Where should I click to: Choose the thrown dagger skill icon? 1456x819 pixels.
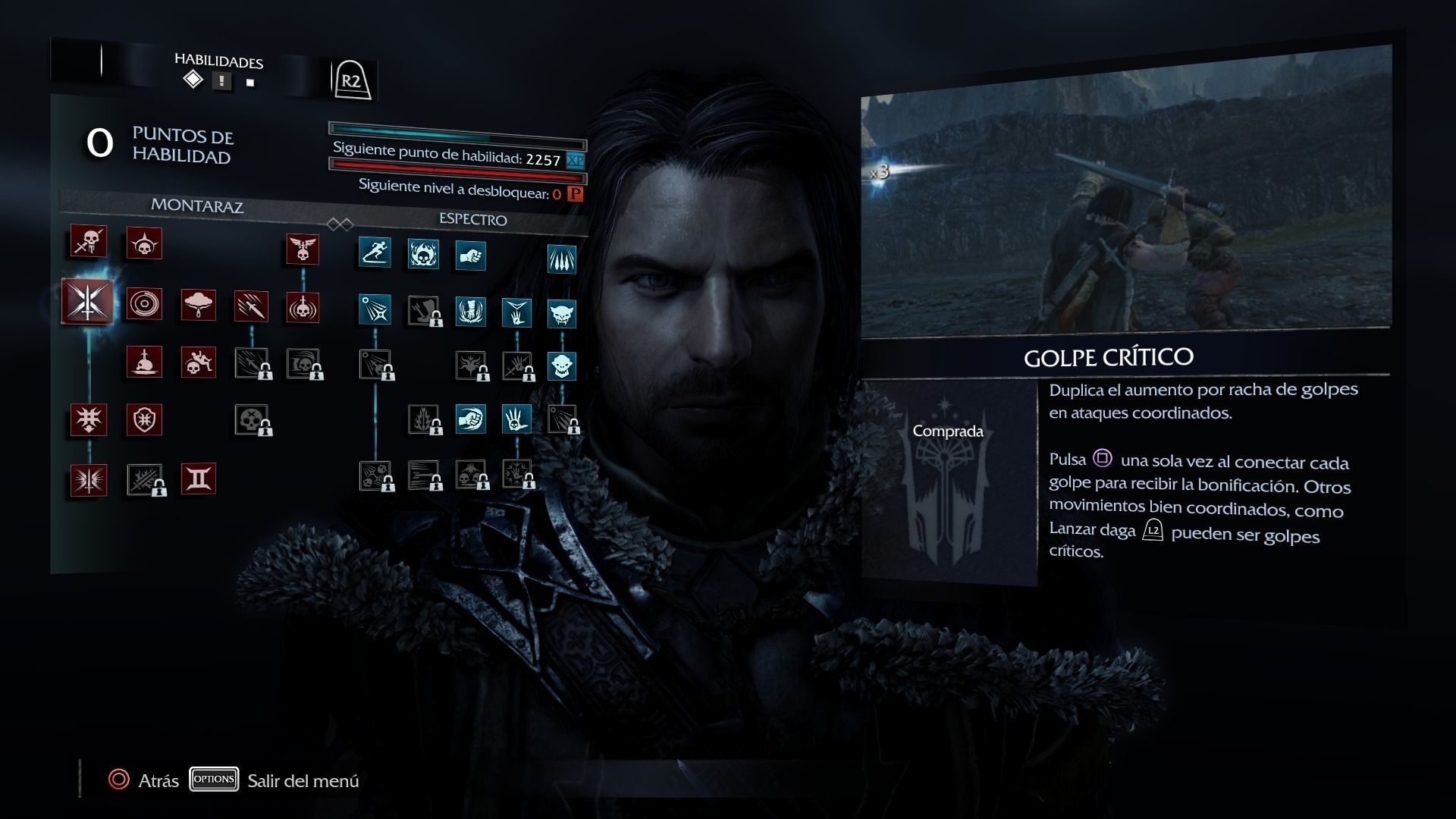(251, 306)
